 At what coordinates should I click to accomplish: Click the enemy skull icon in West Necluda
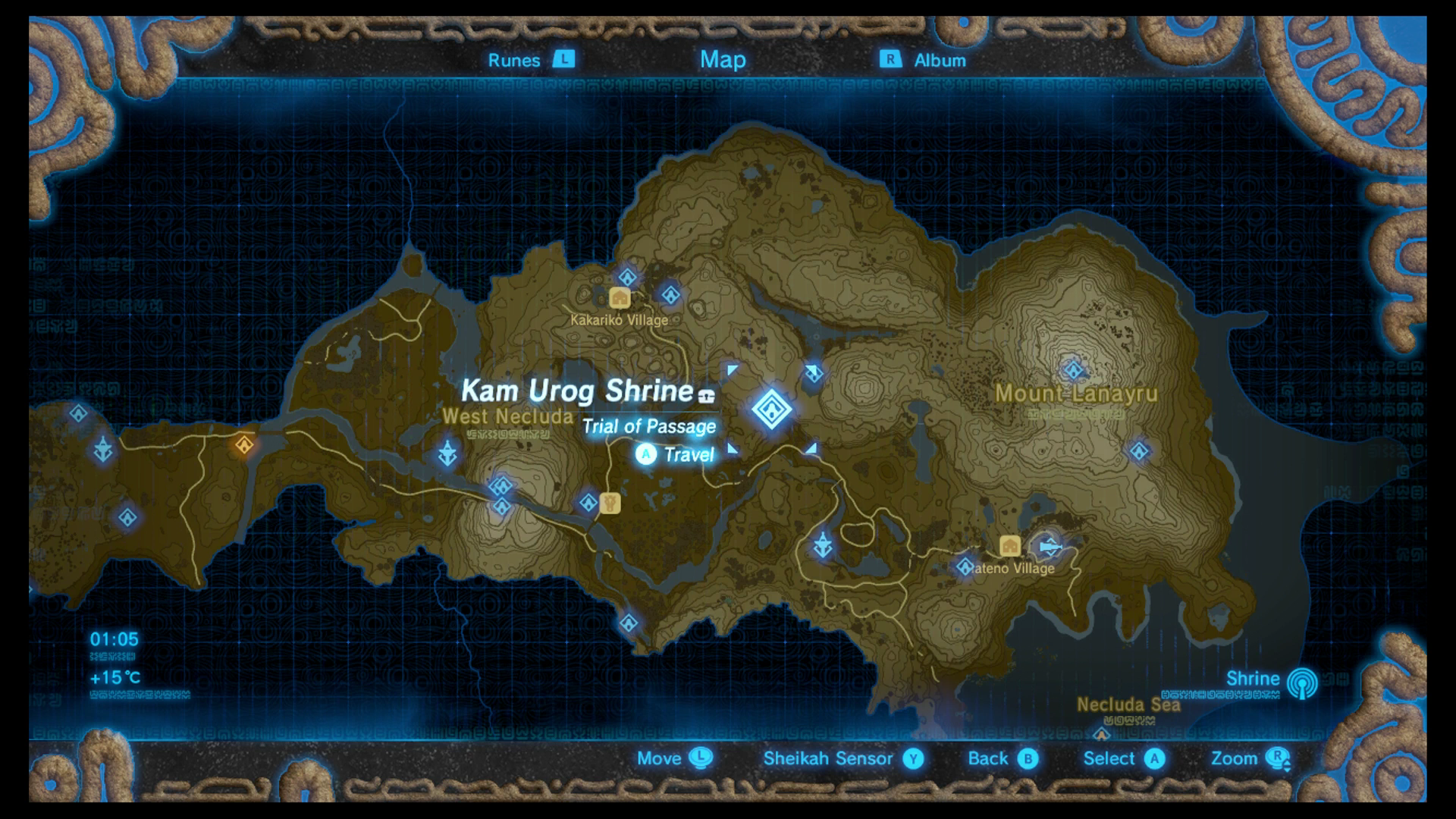[x=447, y=452]
